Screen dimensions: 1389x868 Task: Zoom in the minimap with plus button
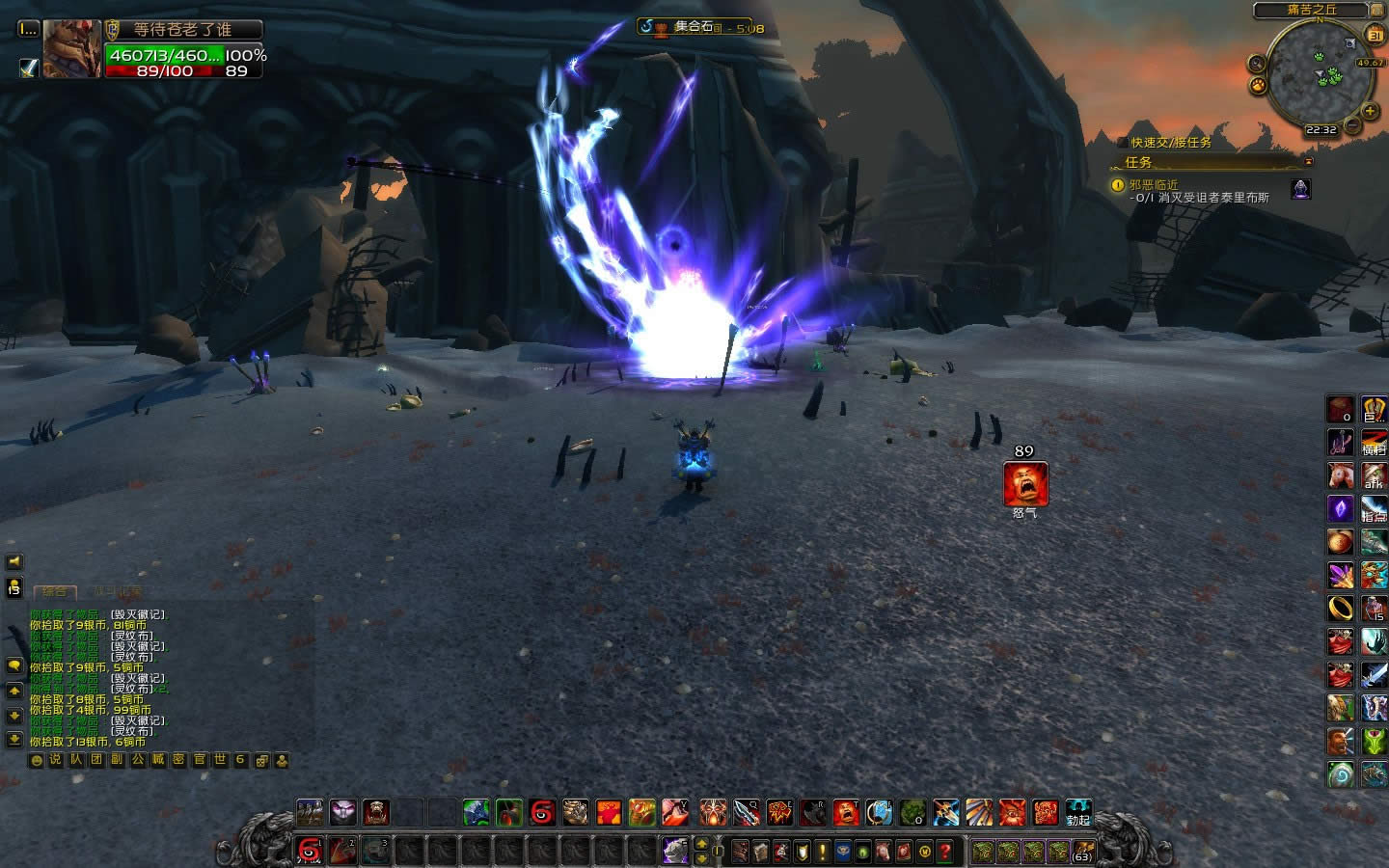click(x=1370, y=112)
